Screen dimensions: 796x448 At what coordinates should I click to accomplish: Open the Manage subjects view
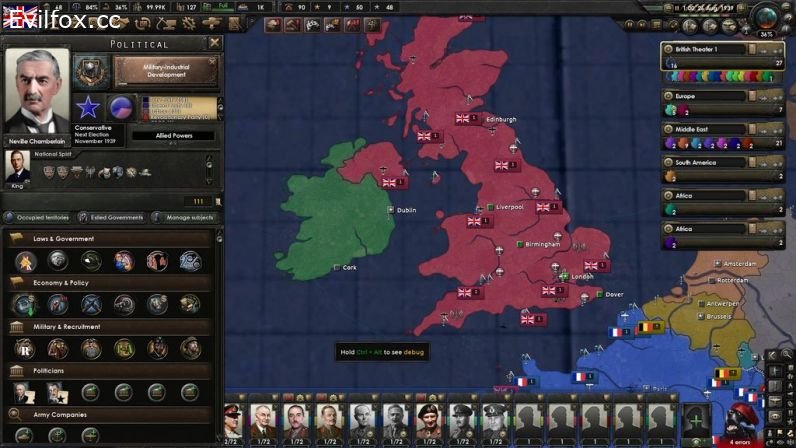[185, 217]
